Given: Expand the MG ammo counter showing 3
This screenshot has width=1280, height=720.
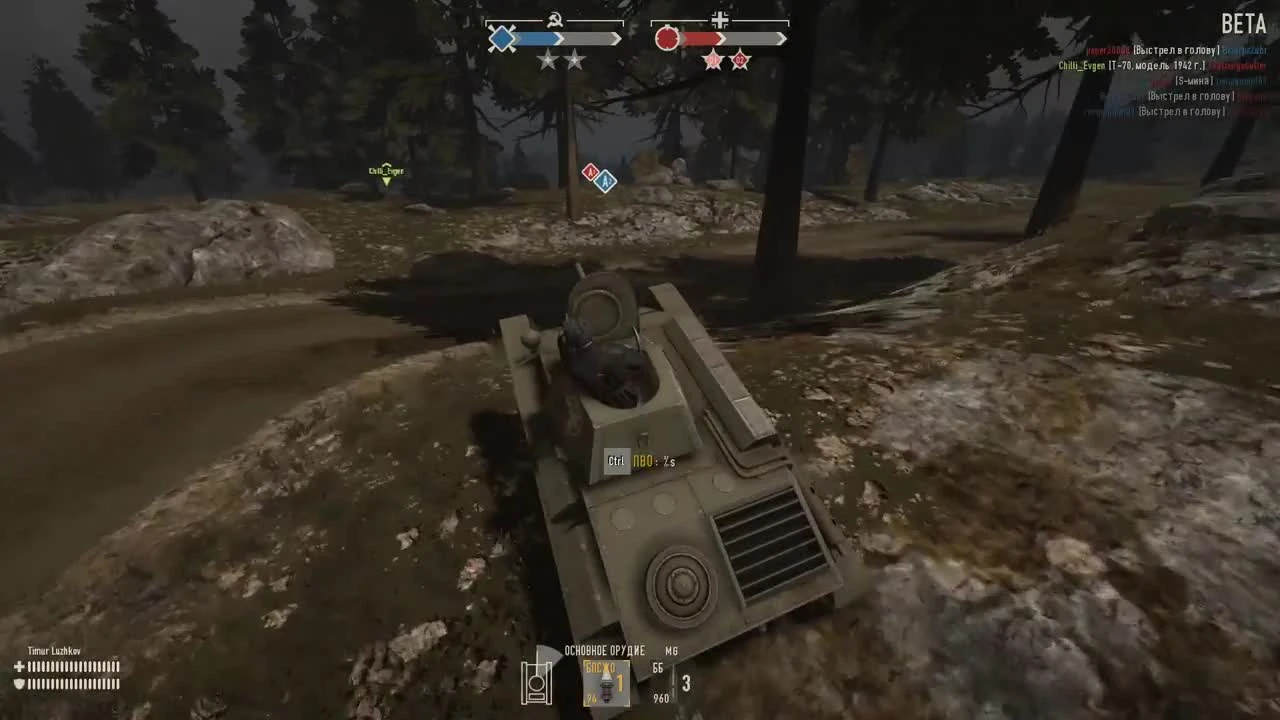Looking at the screenshot, I should [686, 684].
